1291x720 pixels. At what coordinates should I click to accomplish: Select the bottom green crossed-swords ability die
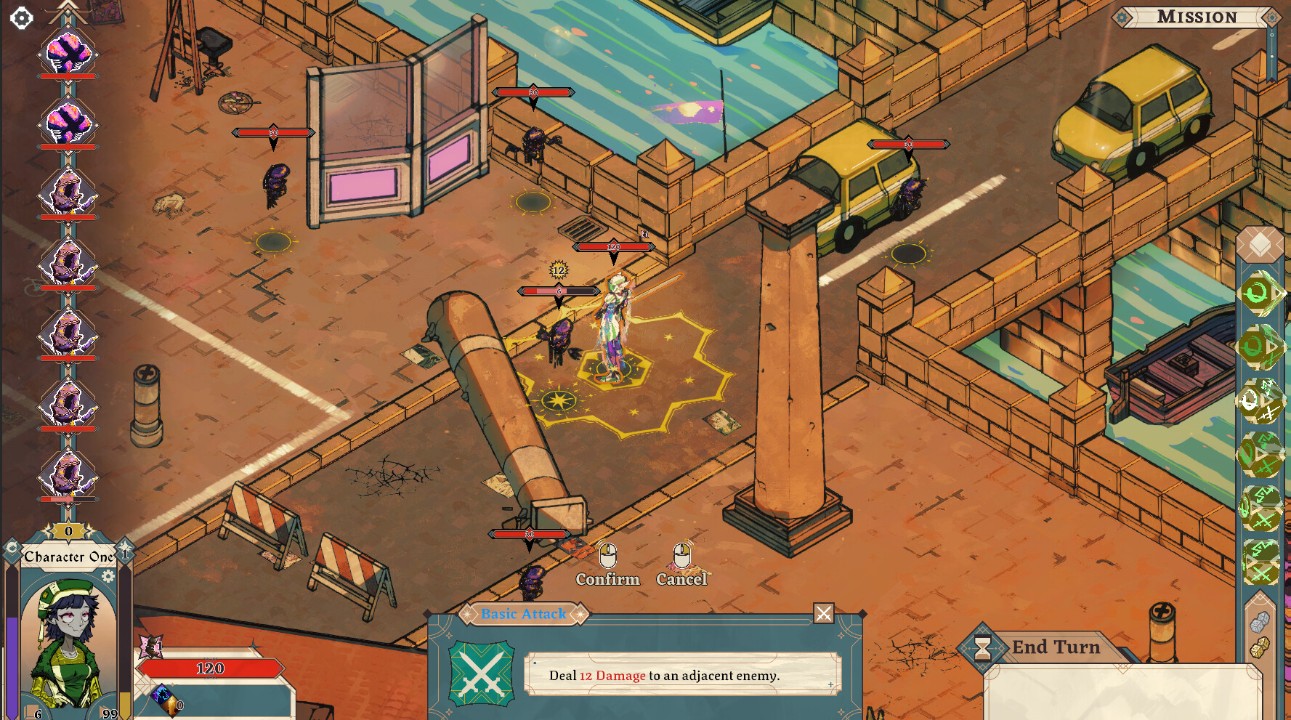(1260, 561)
